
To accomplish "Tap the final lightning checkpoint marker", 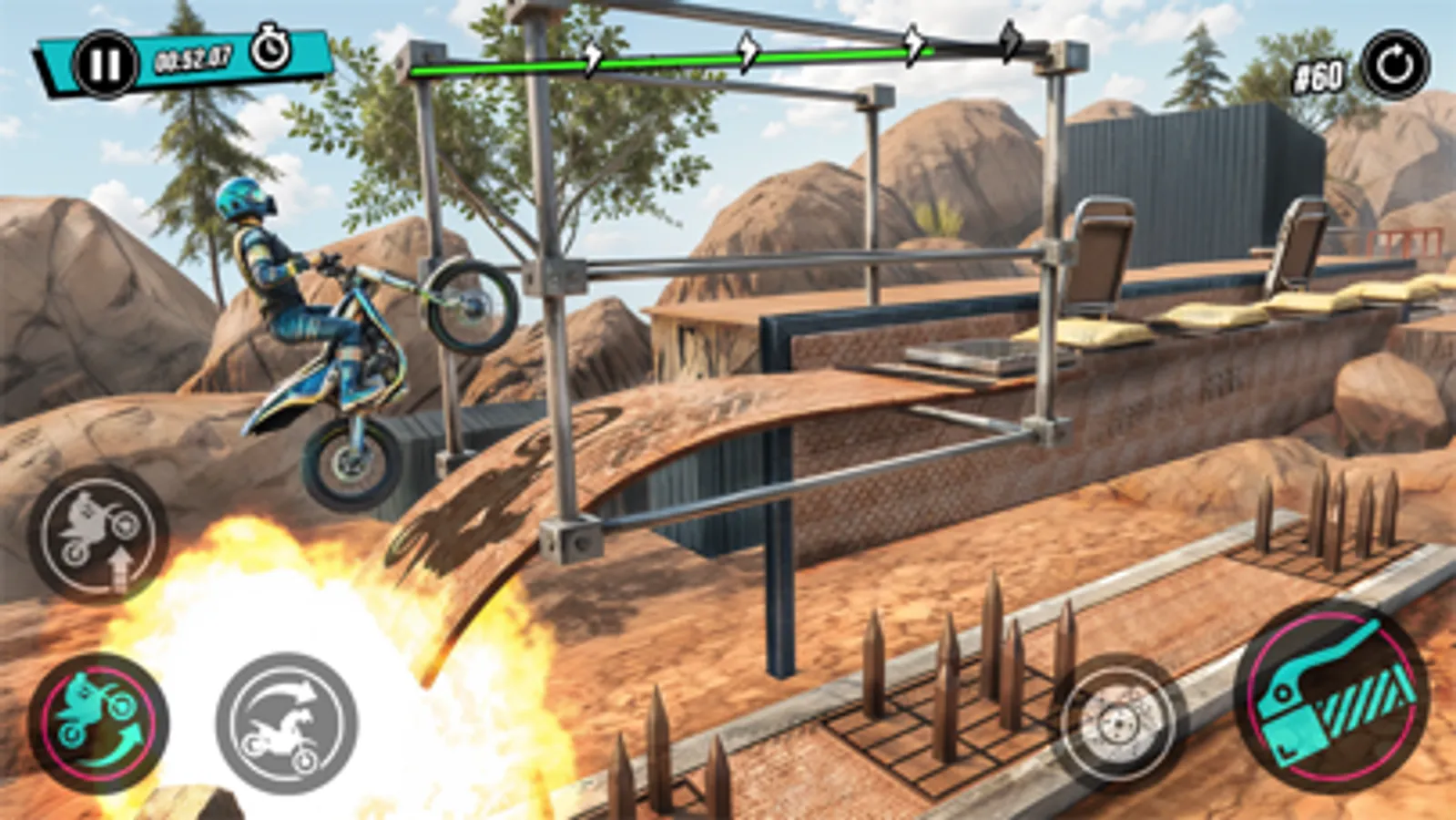I will [x=1011, y=39].
